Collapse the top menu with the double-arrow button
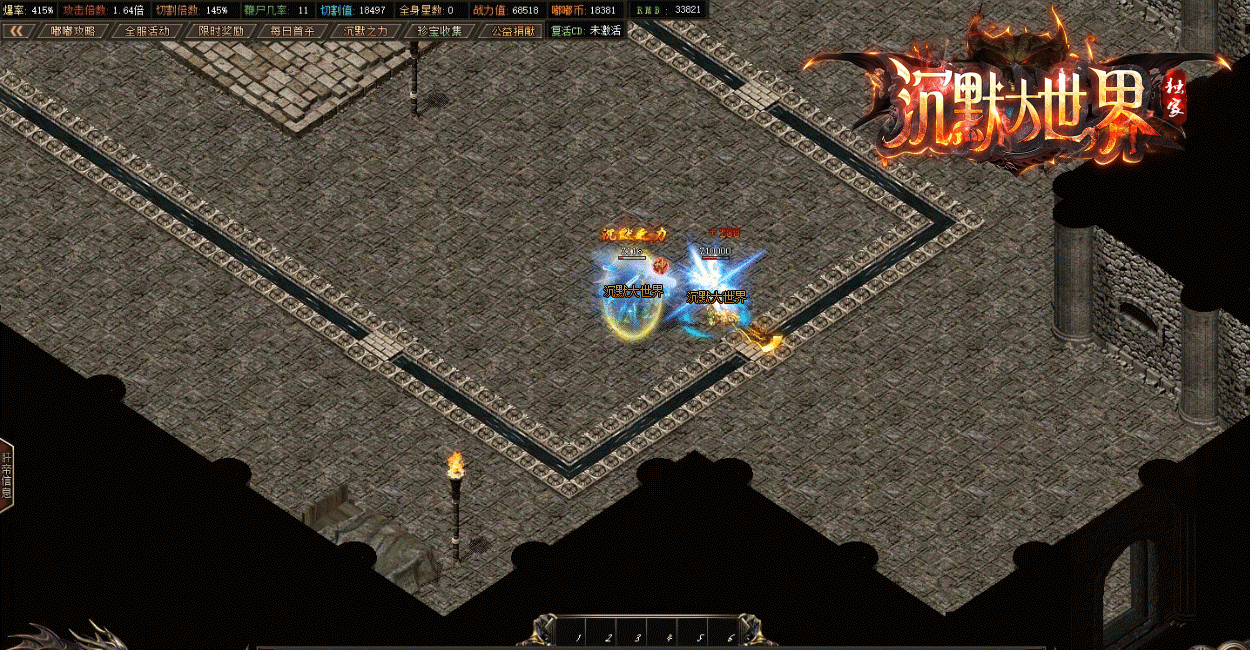The height and width of the screenshot is (650, 1250). [x=17, y=30]
